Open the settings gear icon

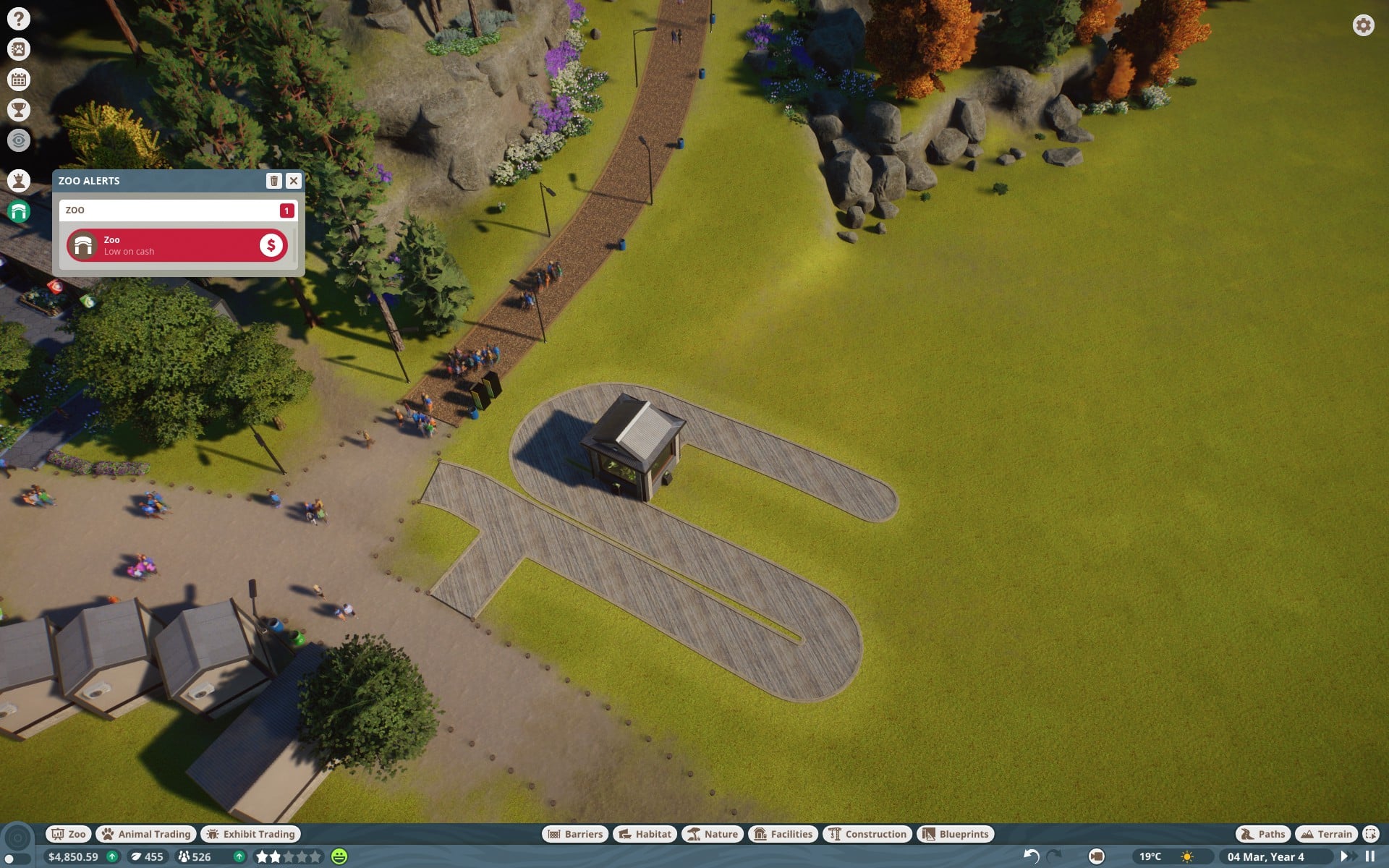tap(1363, 25)
